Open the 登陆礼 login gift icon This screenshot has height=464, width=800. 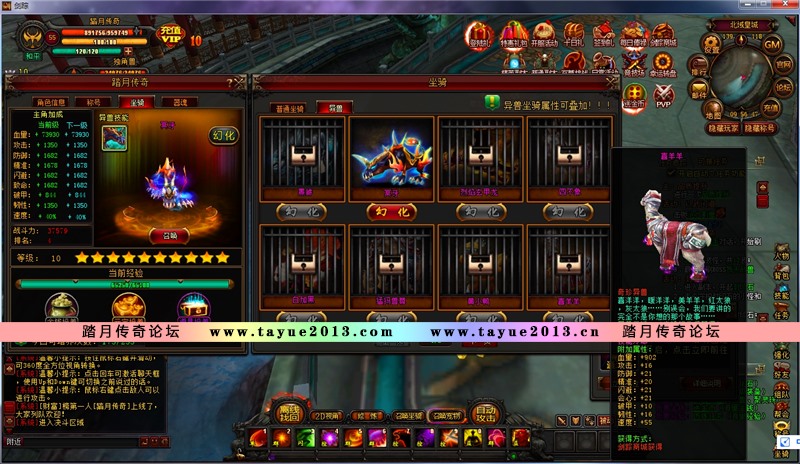[481, 38]
